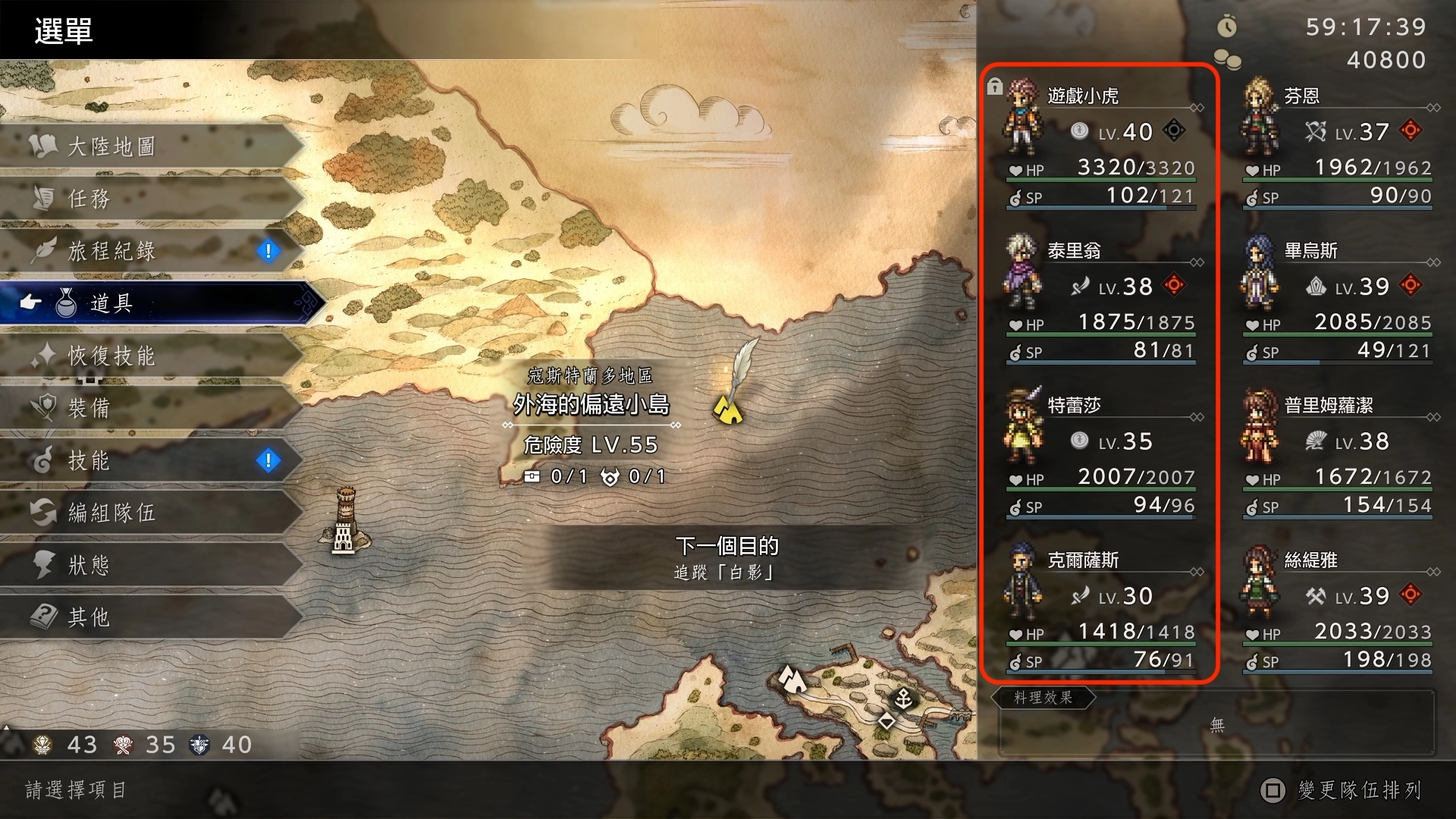Click reserve character 芬恩
This screenshot has width=1456, height=819.
click(x=1338, y=144)
